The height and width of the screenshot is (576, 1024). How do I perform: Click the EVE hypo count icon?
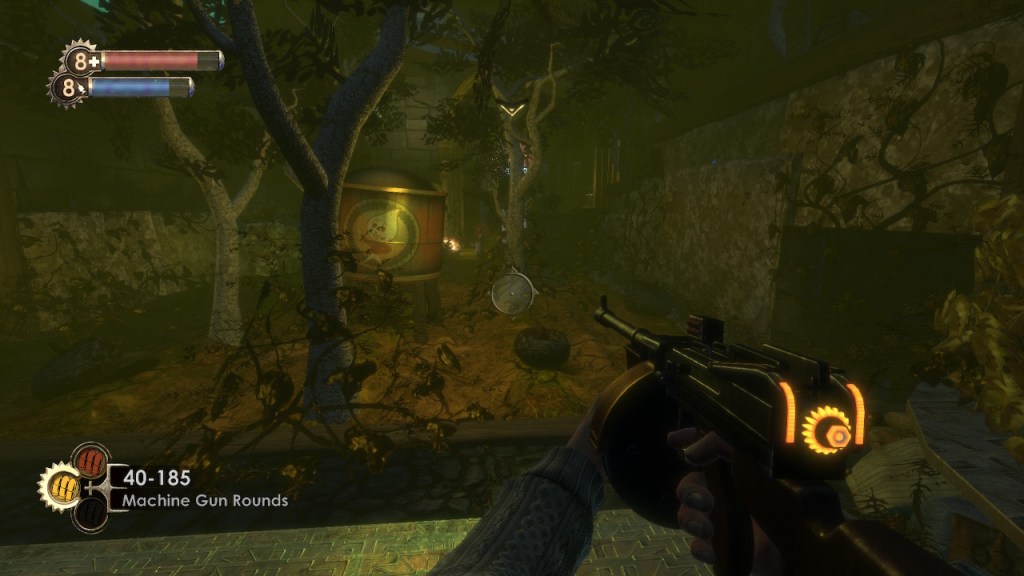tap(68, 88)
